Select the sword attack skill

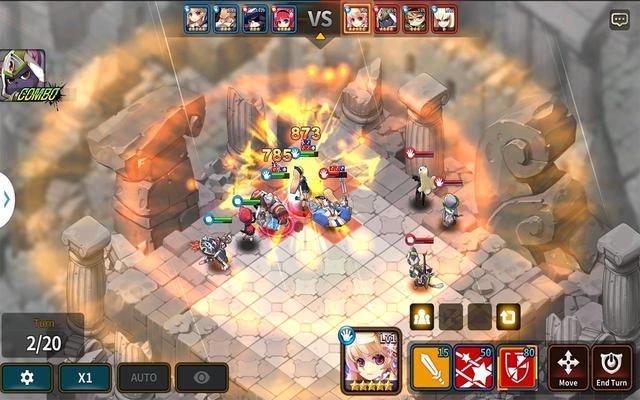click(x=430, y=368)
